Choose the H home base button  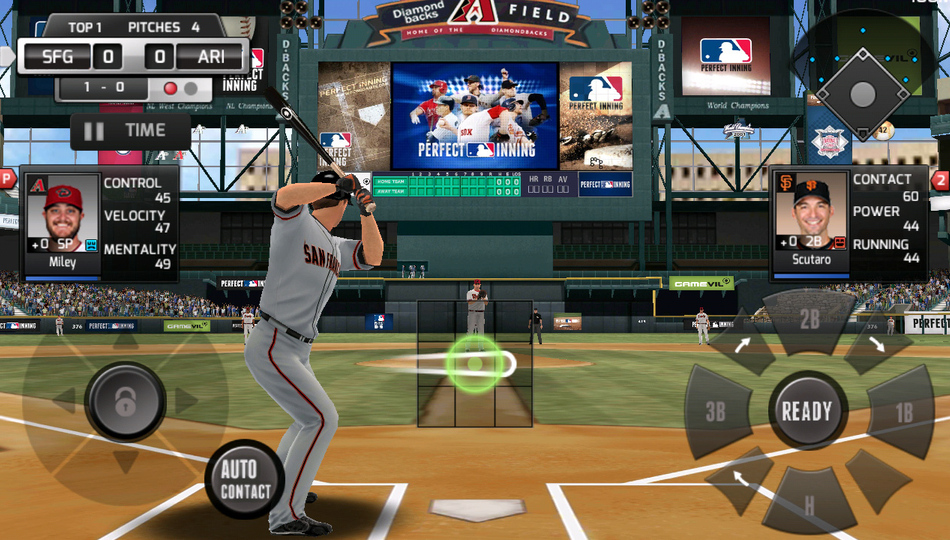click(x=809, y=502)
